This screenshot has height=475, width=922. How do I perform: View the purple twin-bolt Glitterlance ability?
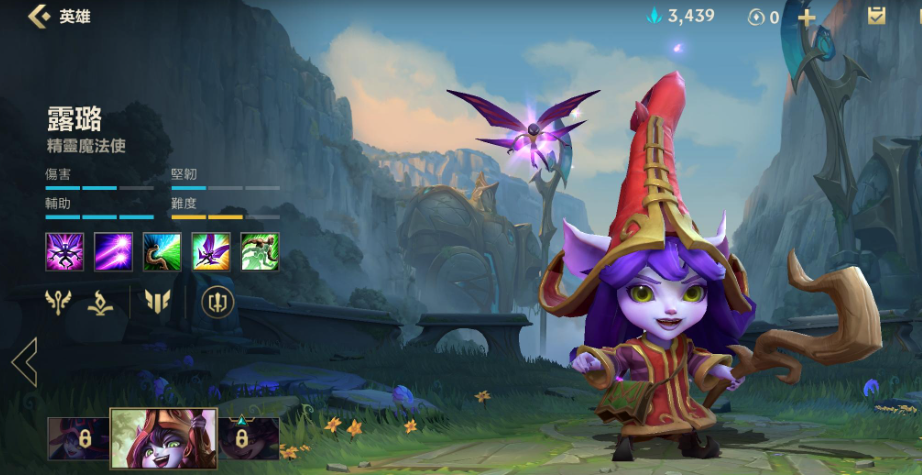(113, 251)
